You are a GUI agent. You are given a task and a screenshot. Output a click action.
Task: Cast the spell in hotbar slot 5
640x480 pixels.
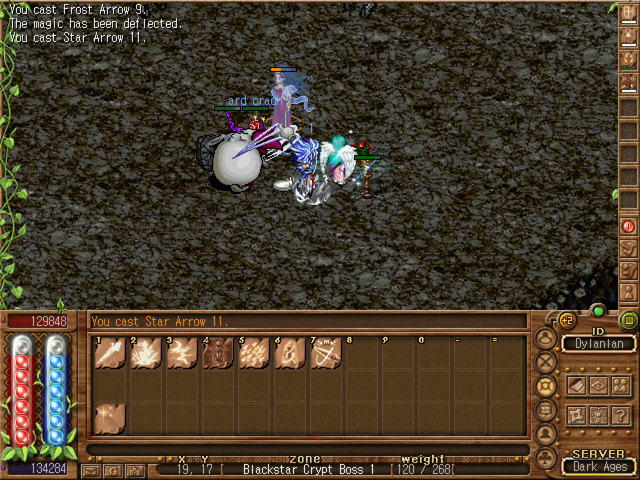click(x=254, y=353)
